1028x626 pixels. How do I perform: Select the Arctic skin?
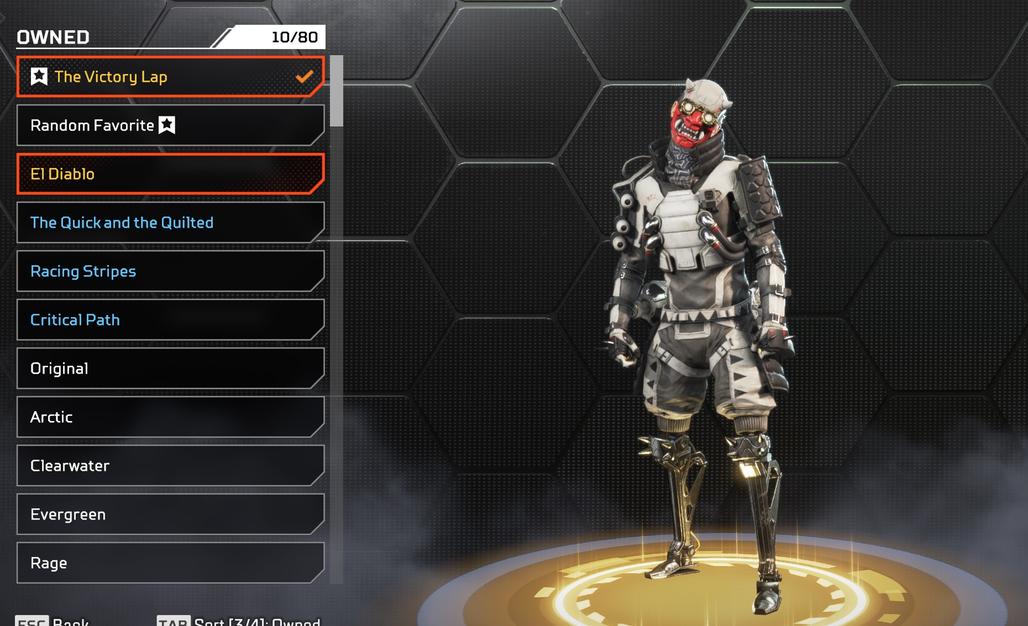click(x=170, y=417)
